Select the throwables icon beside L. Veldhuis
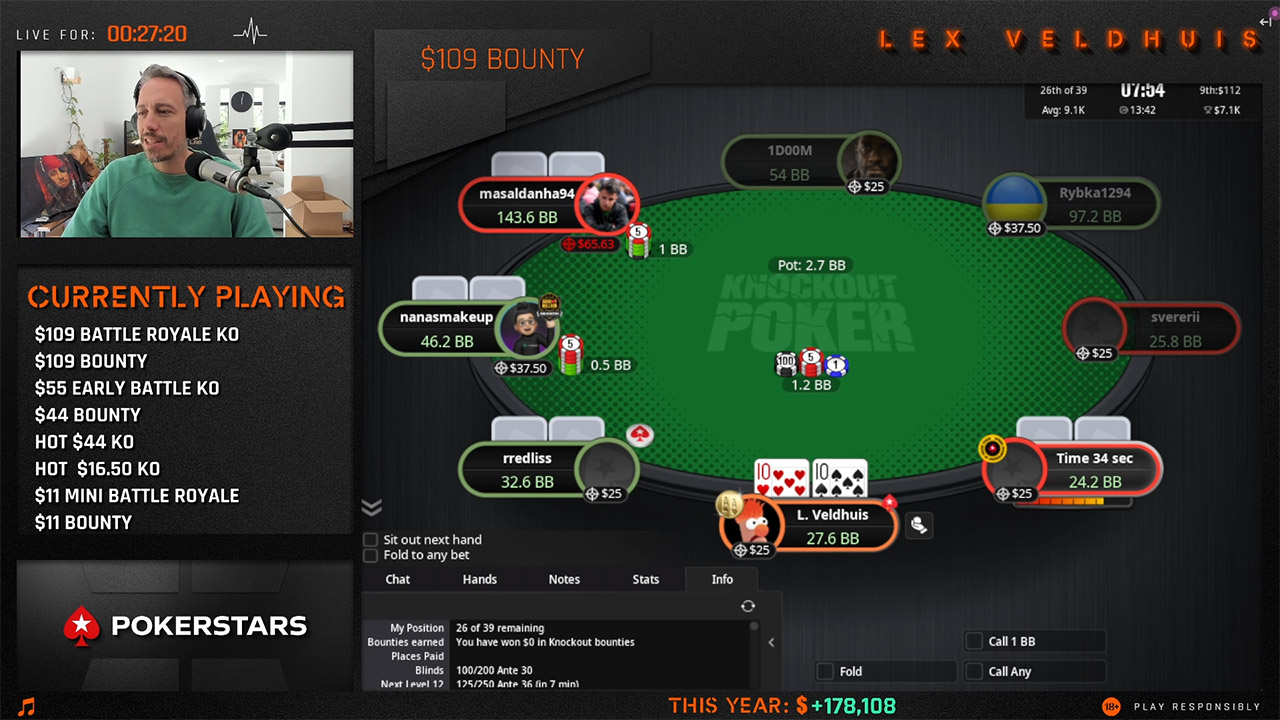This screenshot has width=1280, height=720. [918, 524]
